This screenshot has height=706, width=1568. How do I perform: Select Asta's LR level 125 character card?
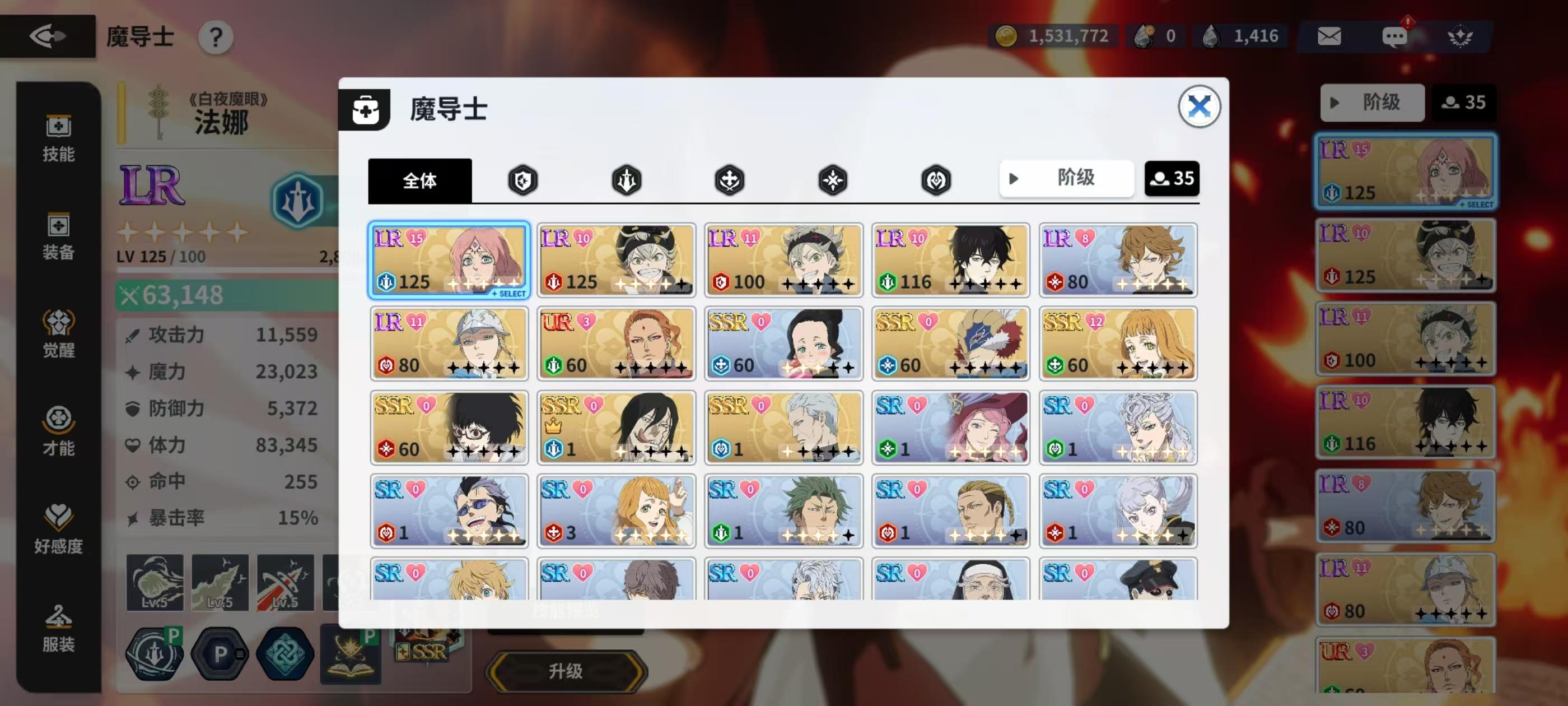[616, 260]
